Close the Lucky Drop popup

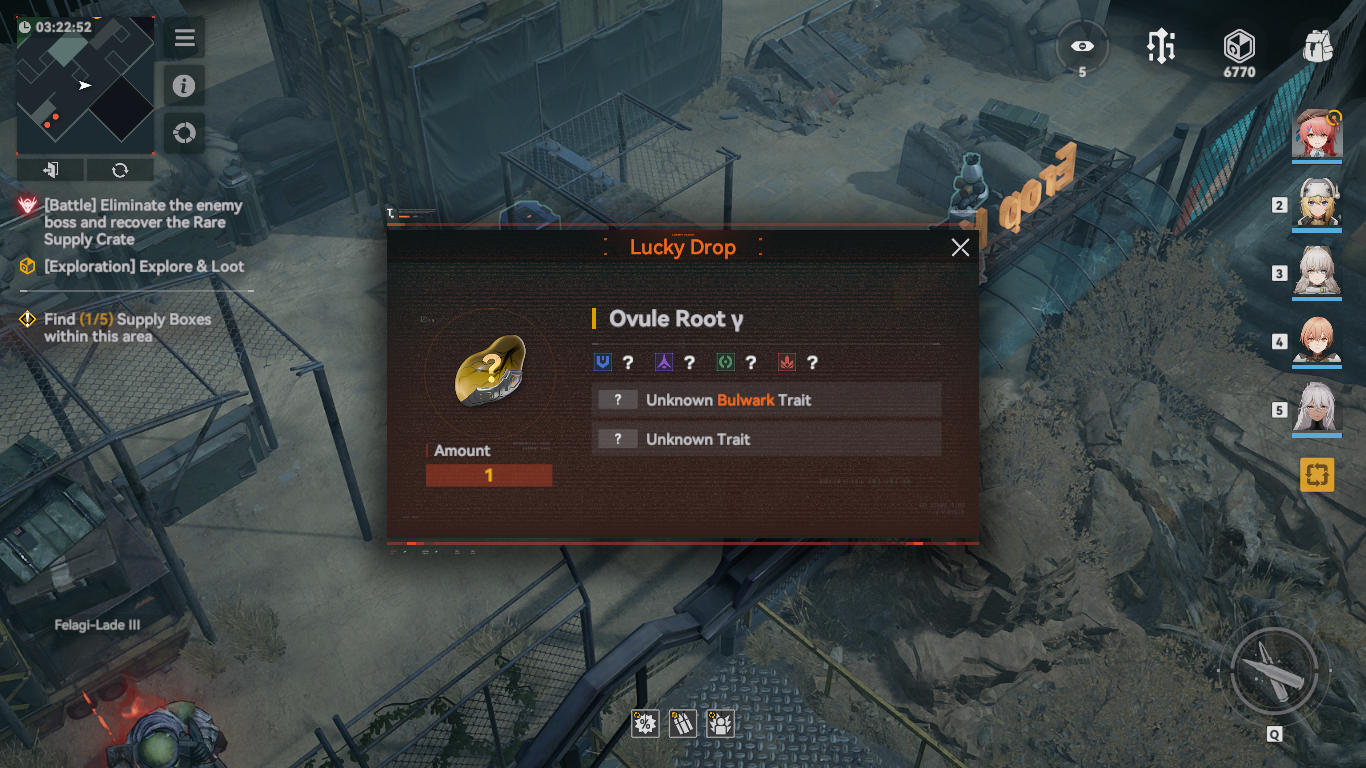pos(960,248)
